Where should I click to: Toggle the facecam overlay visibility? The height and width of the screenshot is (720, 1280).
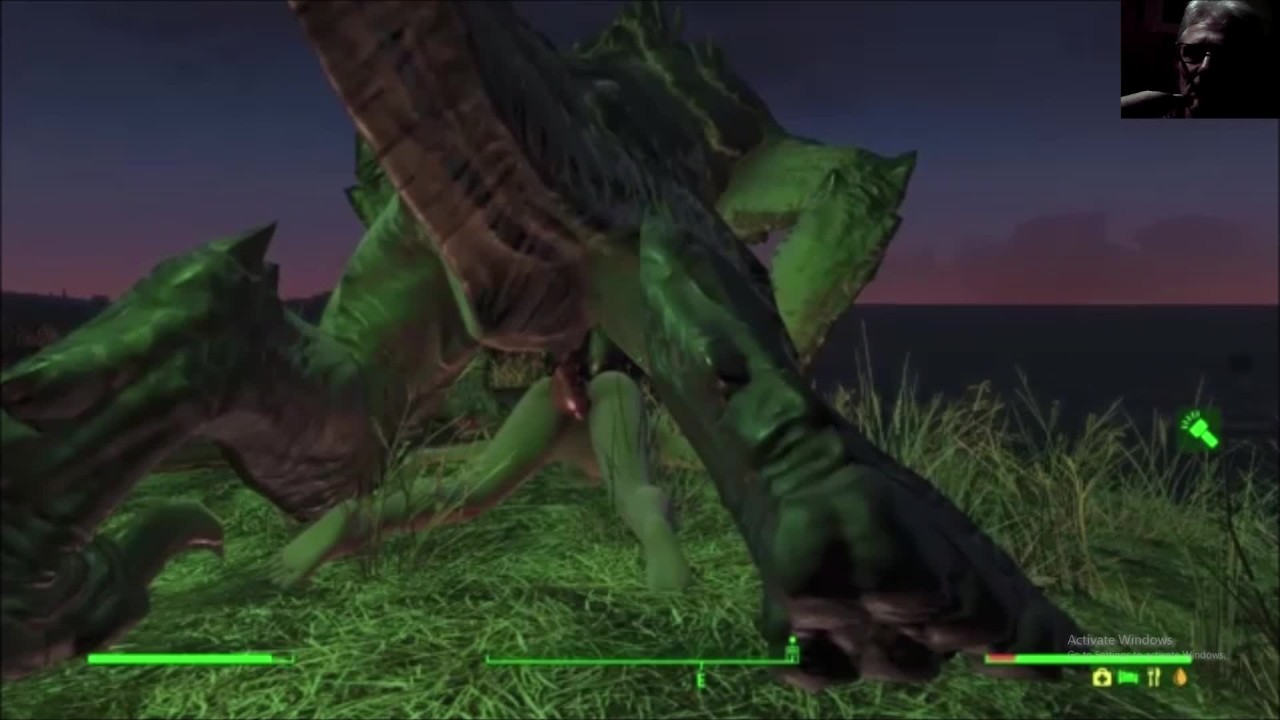(1198, 60)
